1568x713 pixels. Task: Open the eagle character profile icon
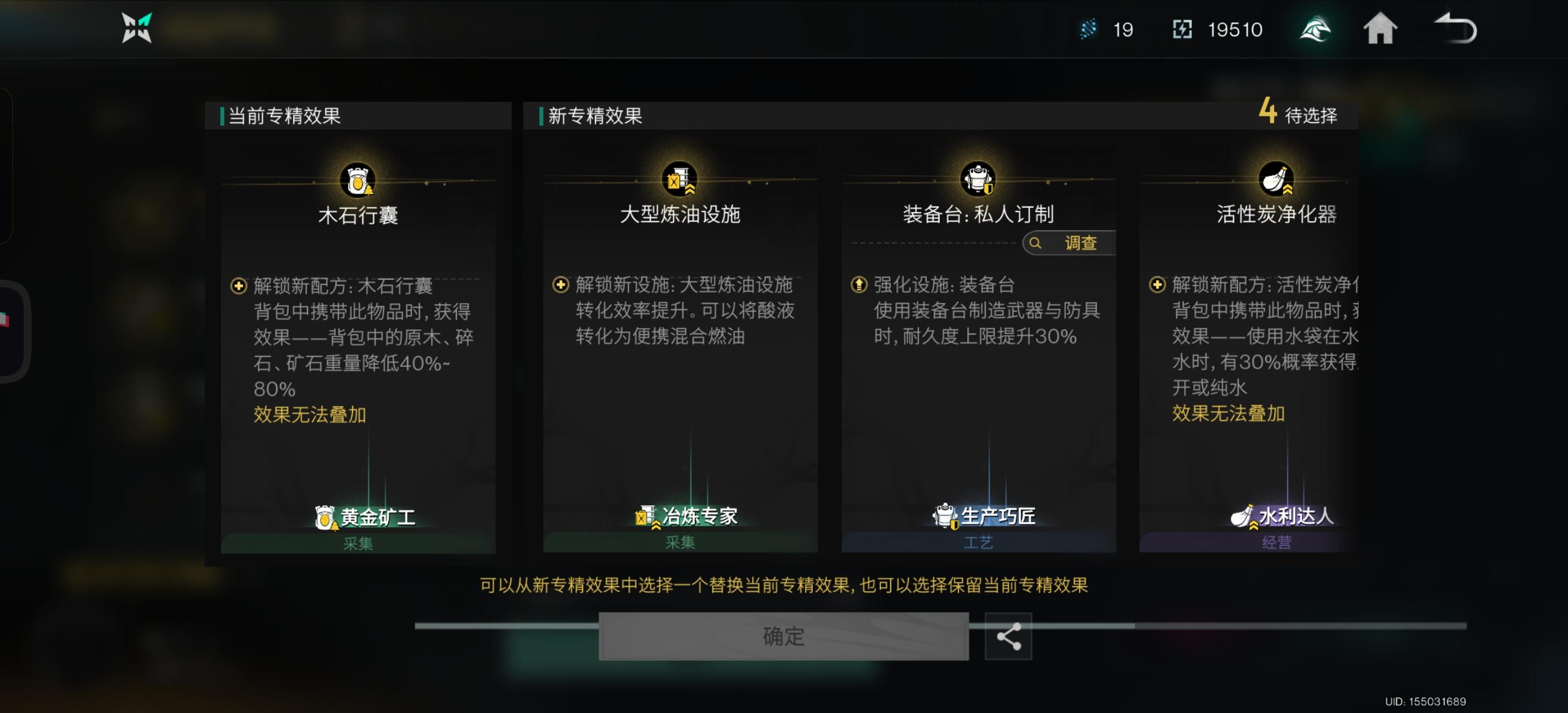[x=1315, y=29]
